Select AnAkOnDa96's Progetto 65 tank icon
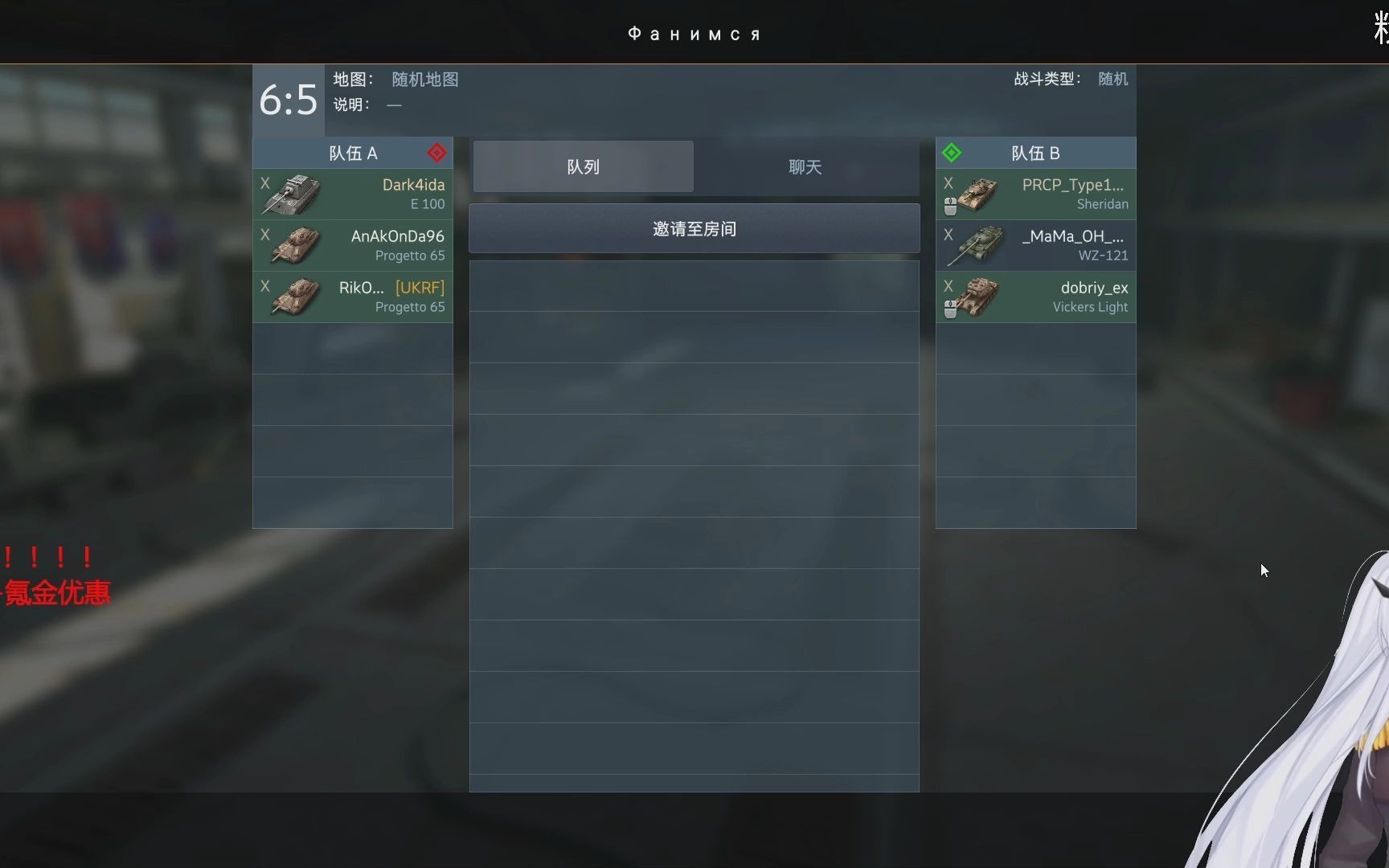The width and height of the screenshot is (1389, 868). pos(295,245)
